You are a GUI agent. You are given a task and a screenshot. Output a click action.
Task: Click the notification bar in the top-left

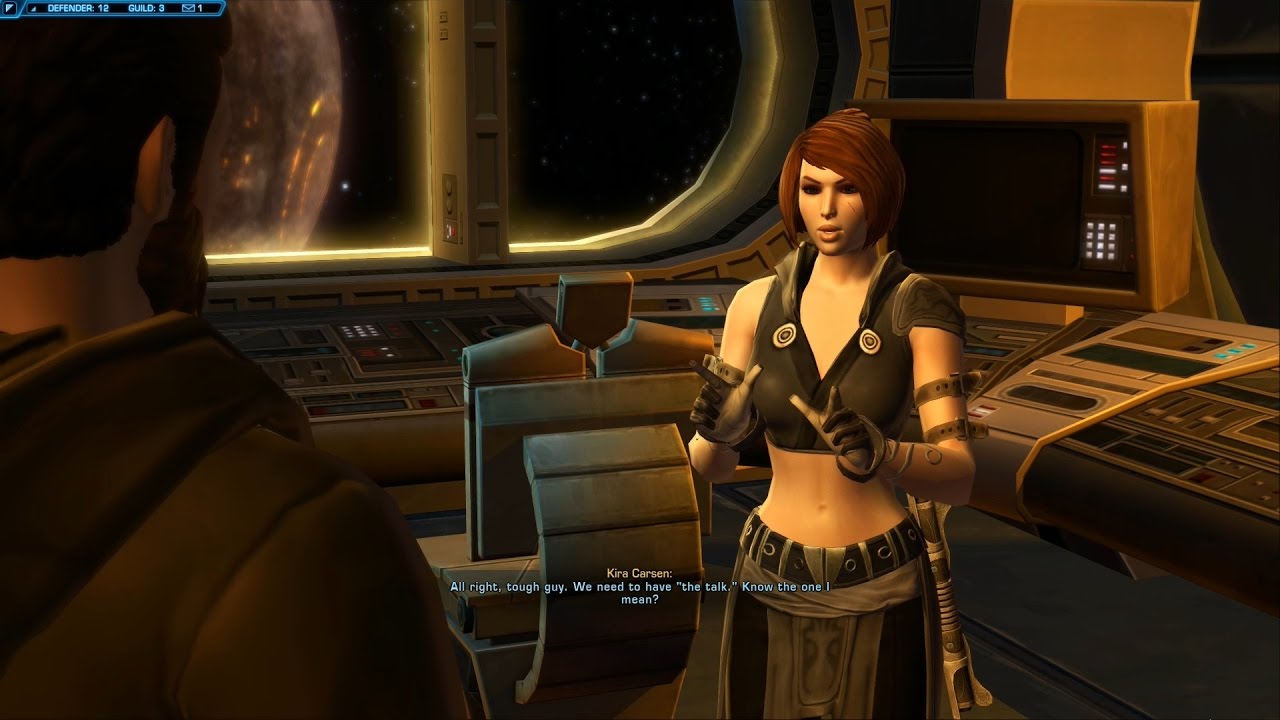tap(110, 8)
